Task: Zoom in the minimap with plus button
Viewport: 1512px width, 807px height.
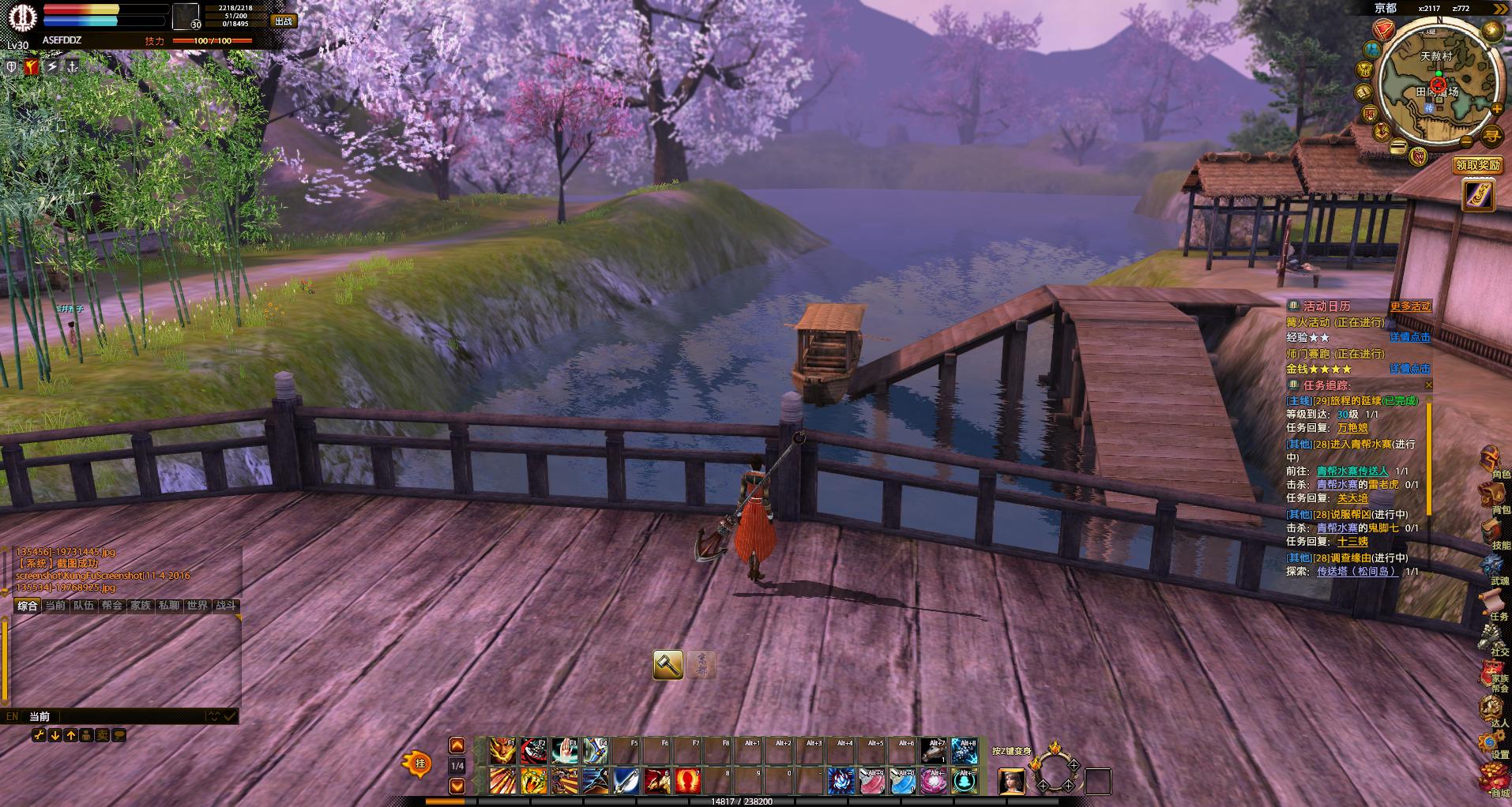Action: point(1496,108)
